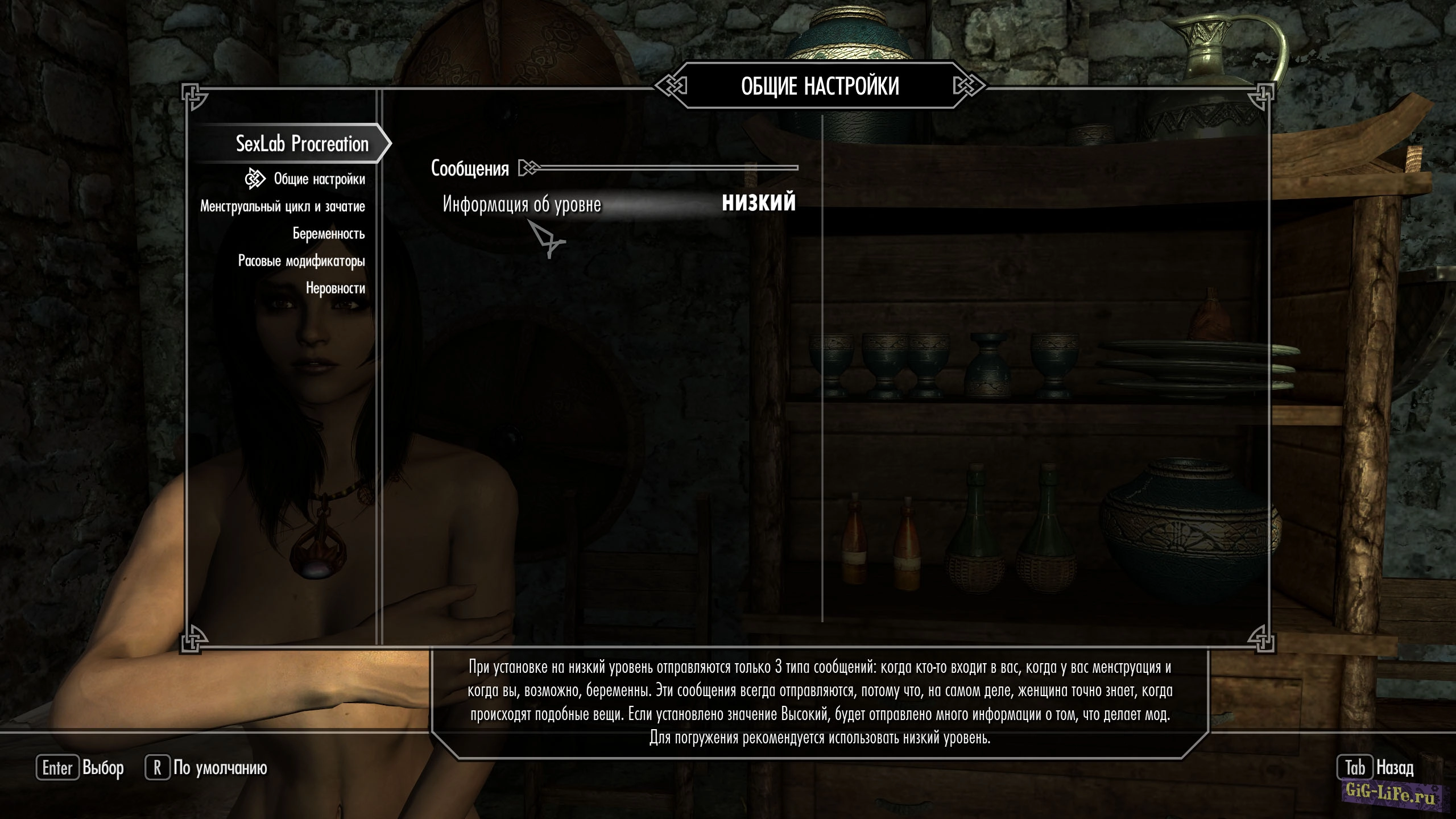Change the Информация об уровне option
Image resolution: width=1456 pixels, height=819 pixels.
[x=522, y=204]
